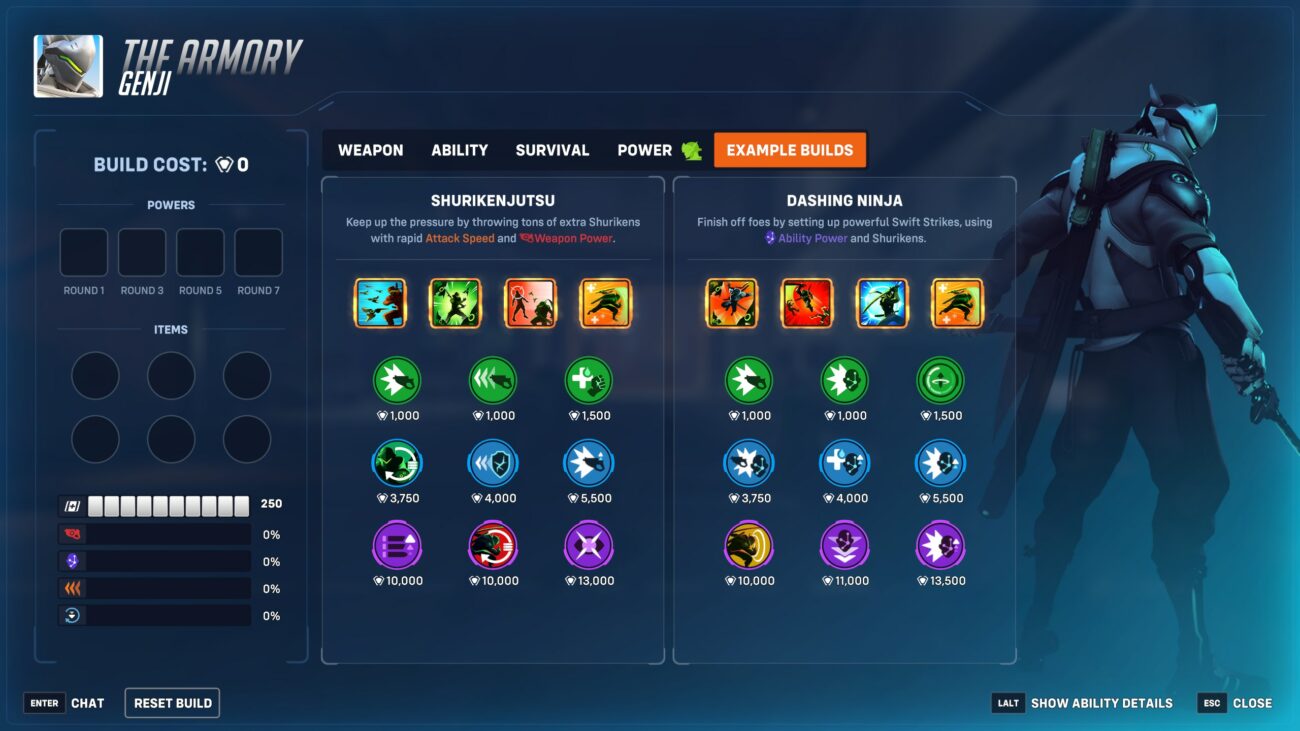Screen dimensions: 1300x731
Task: Select the 11,000 purple item in Dashing Ninja
Action: [x=845, y=546]
